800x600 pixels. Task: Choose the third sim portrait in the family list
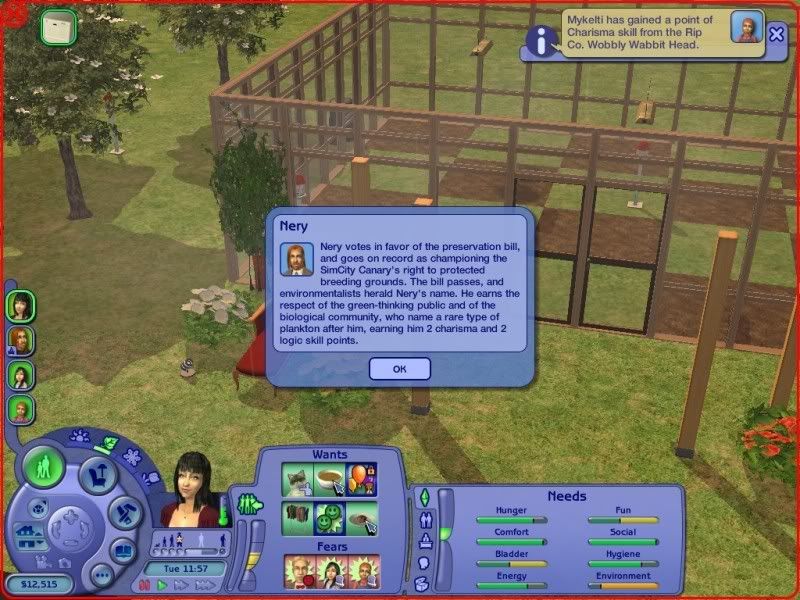pyautogui.click(x=20, y=375)
